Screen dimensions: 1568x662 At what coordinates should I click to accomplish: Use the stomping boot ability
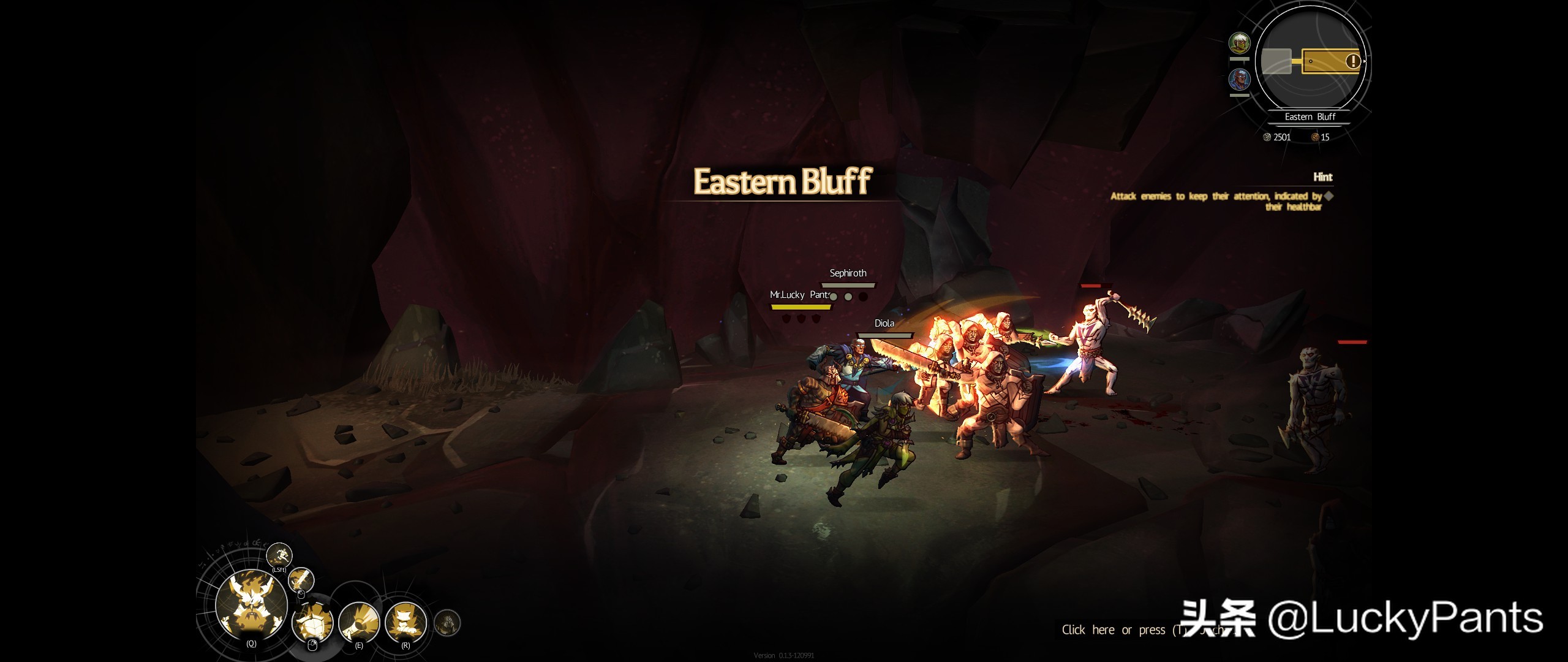click(x=405, y=623)
